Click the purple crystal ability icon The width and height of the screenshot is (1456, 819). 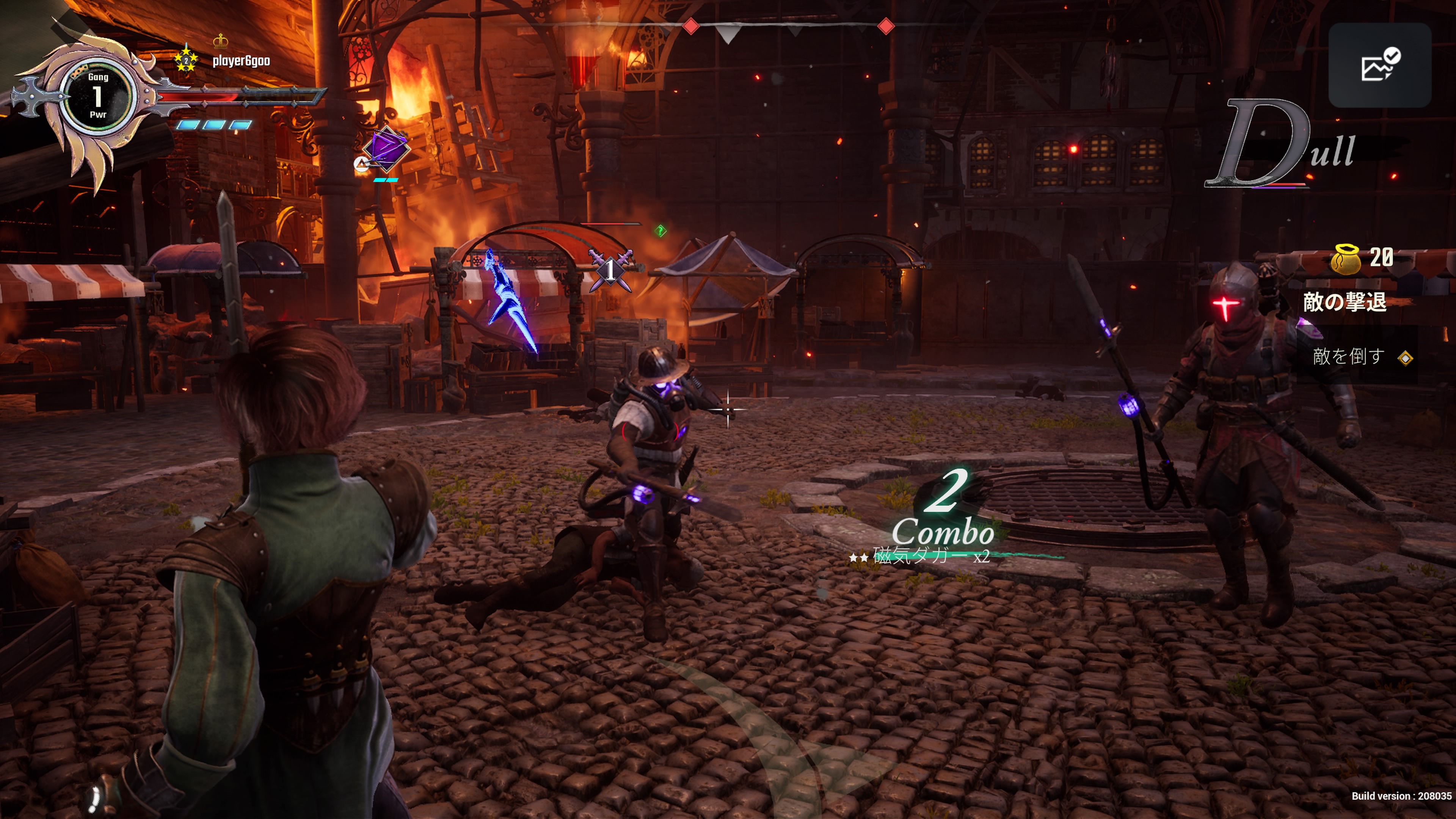coord(386,149)
